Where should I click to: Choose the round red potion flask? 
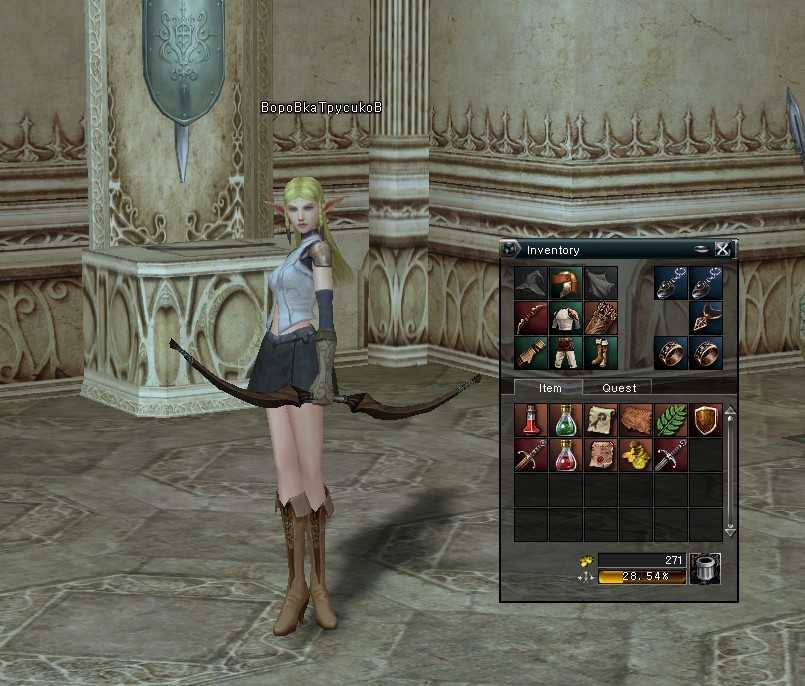pos(566,455)
